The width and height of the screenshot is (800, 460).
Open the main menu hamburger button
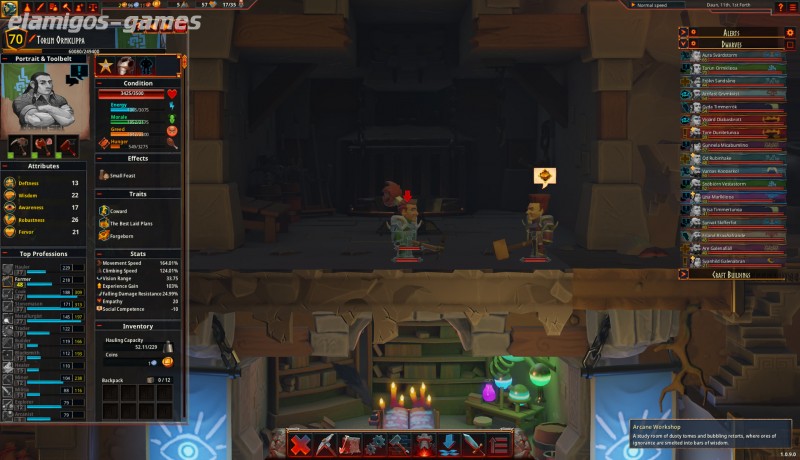[x=792, y=7]
